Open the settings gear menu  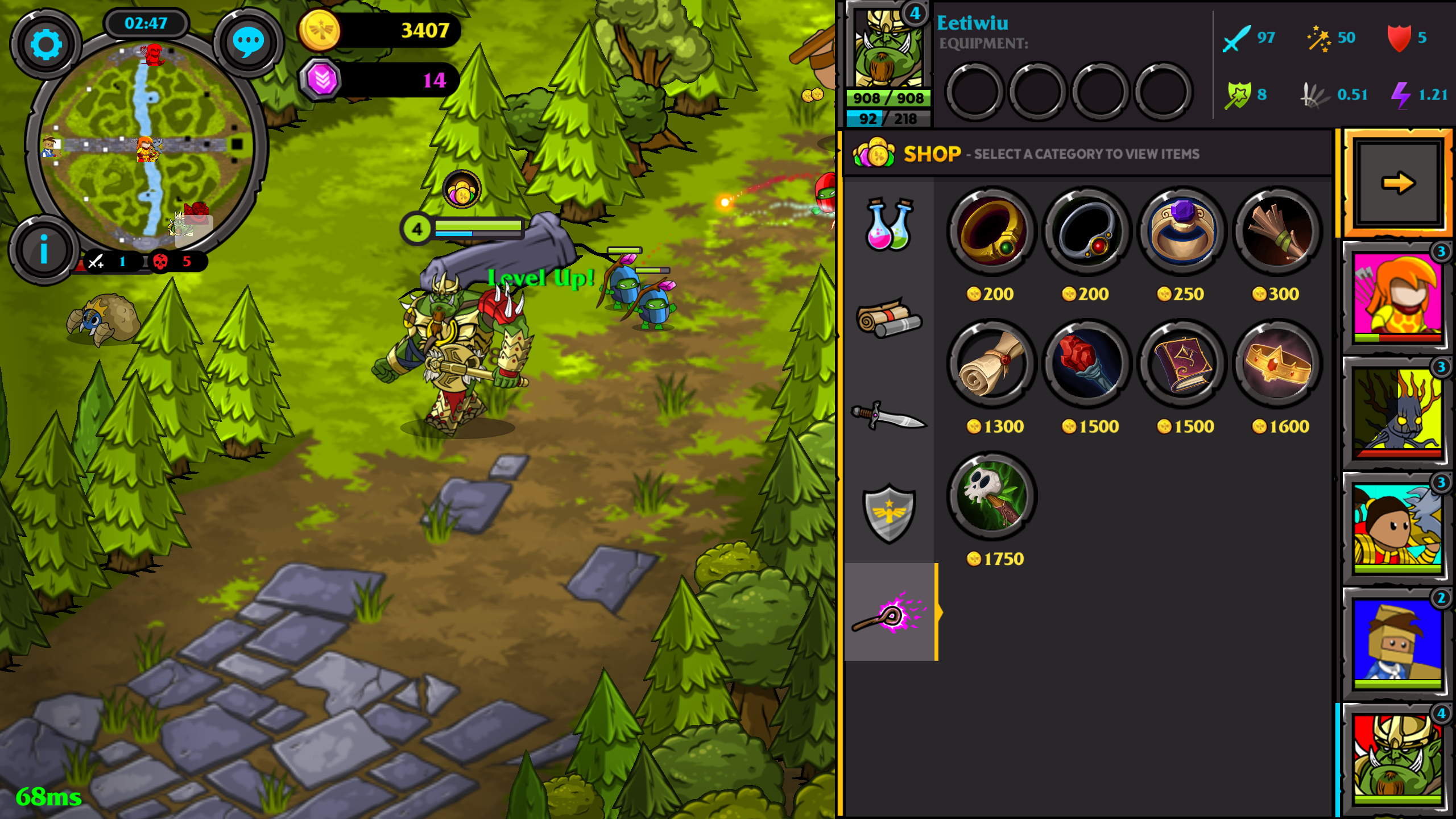(x=45, y=44)
